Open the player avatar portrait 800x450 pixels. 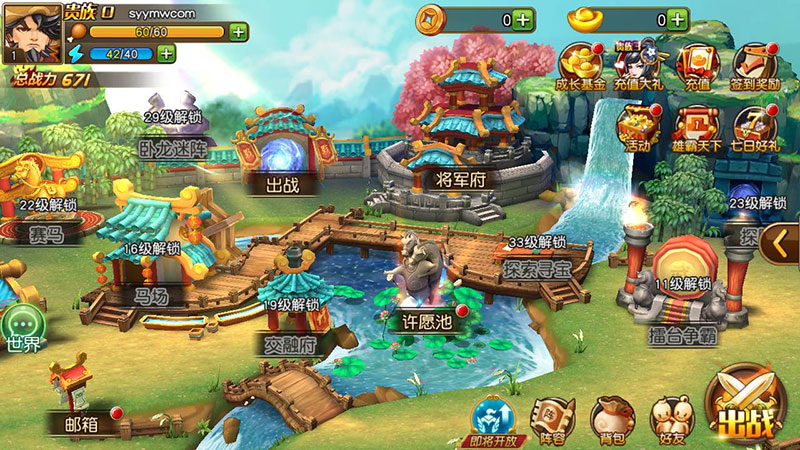pyautogui.click(x=31, y=33)
